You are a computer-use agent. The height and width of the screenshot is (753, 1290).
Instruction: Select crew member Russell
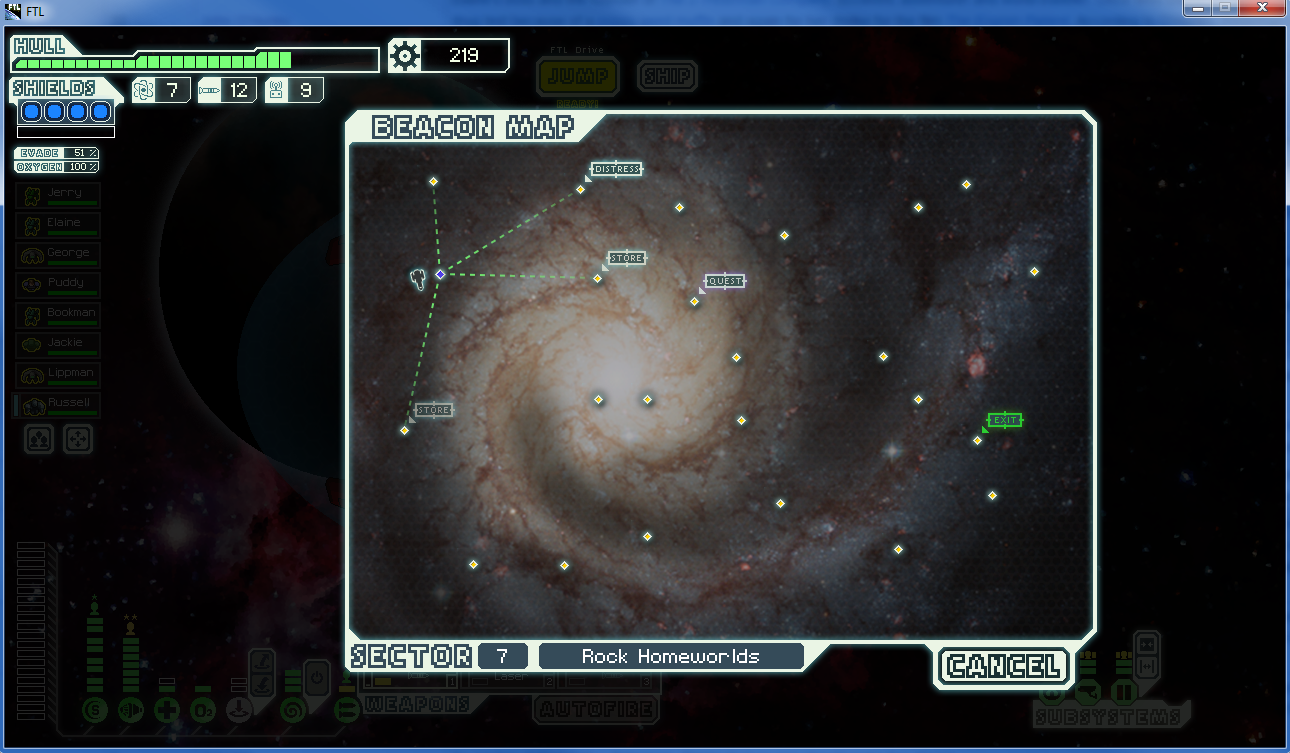click(x=59, y=405)
